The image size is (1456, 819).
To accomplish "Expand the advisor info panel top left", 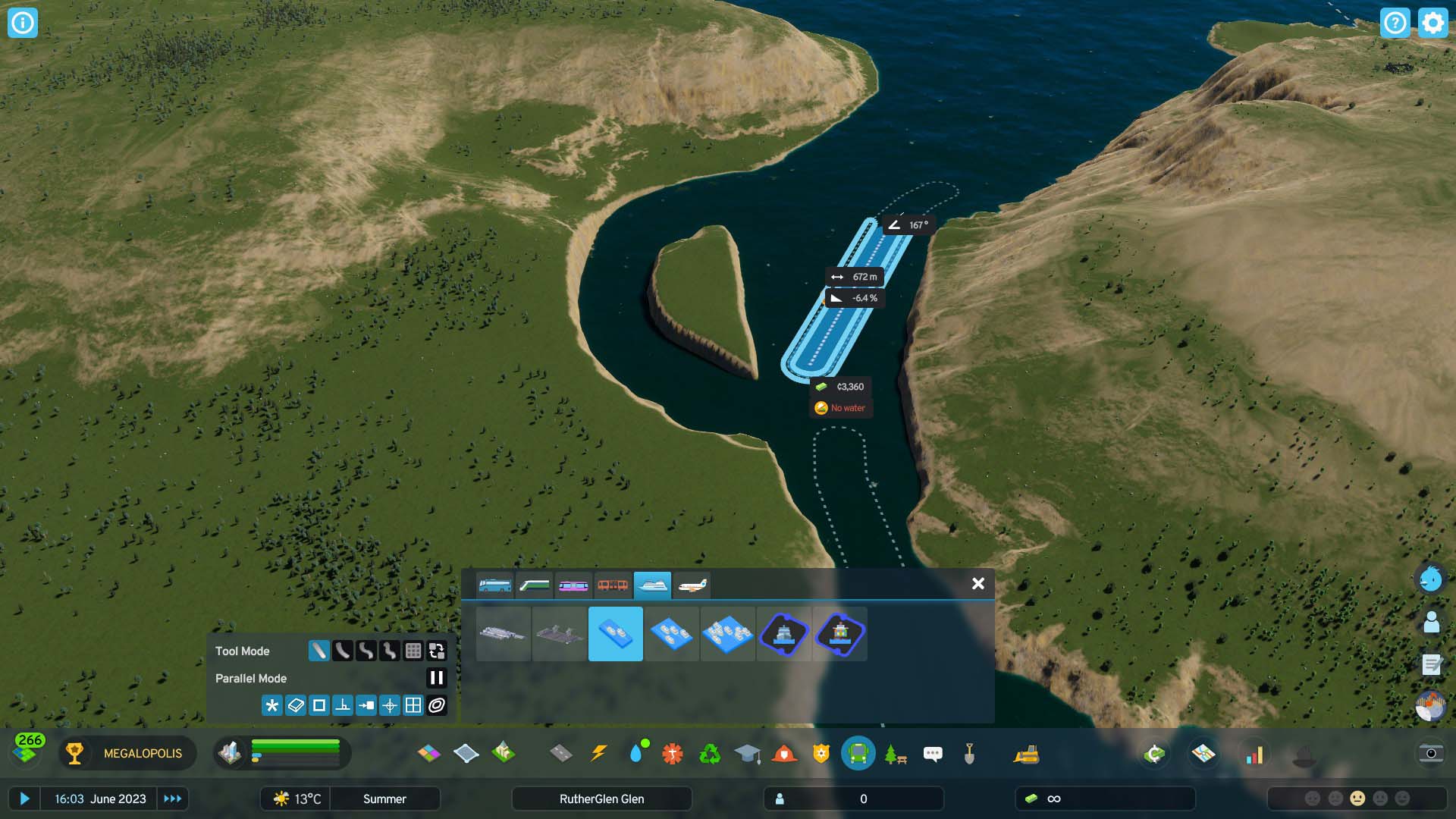I will click(x=22, y=22).
